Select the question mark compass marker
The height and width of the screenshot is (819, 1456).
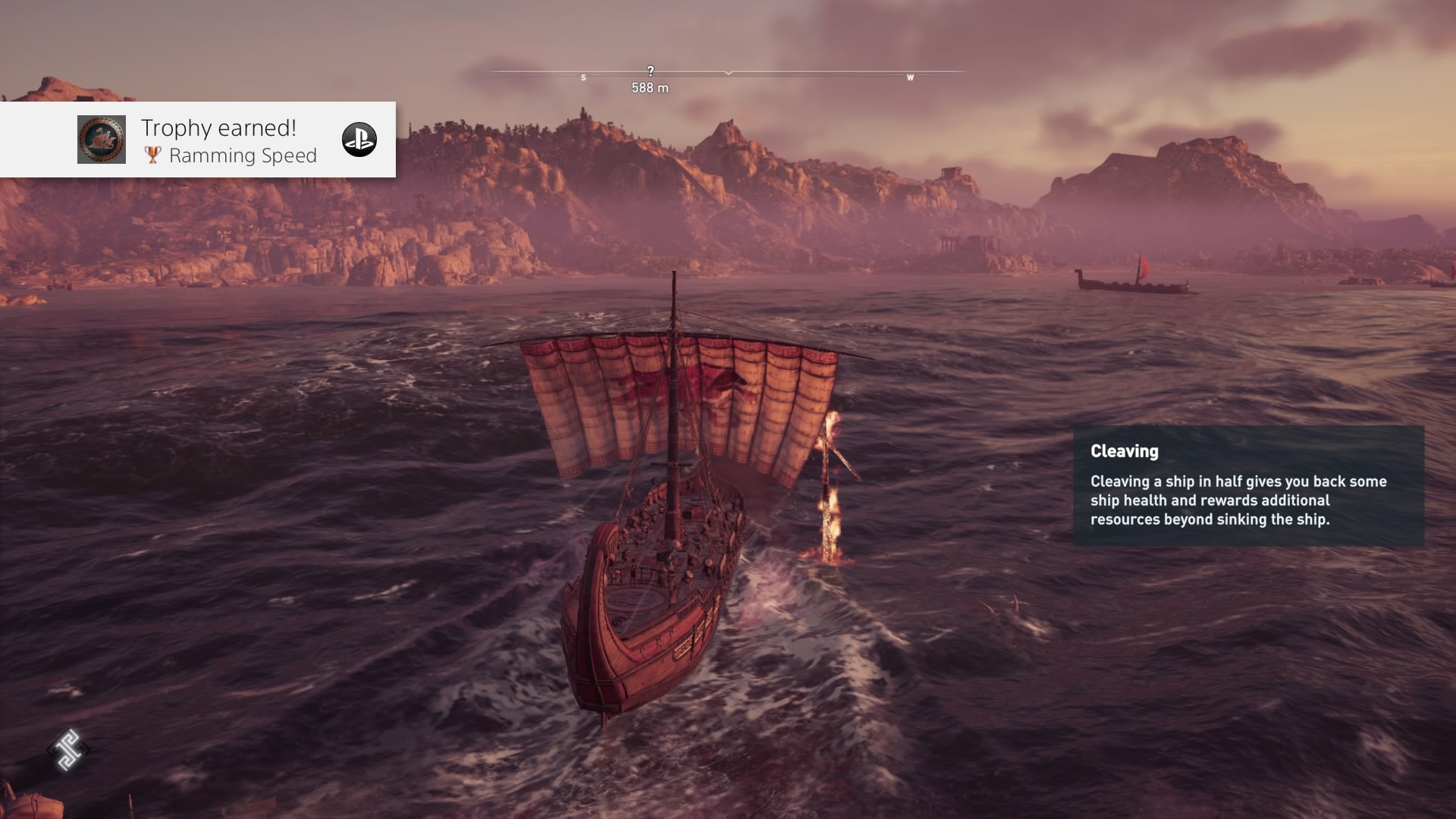pos(650,71)
